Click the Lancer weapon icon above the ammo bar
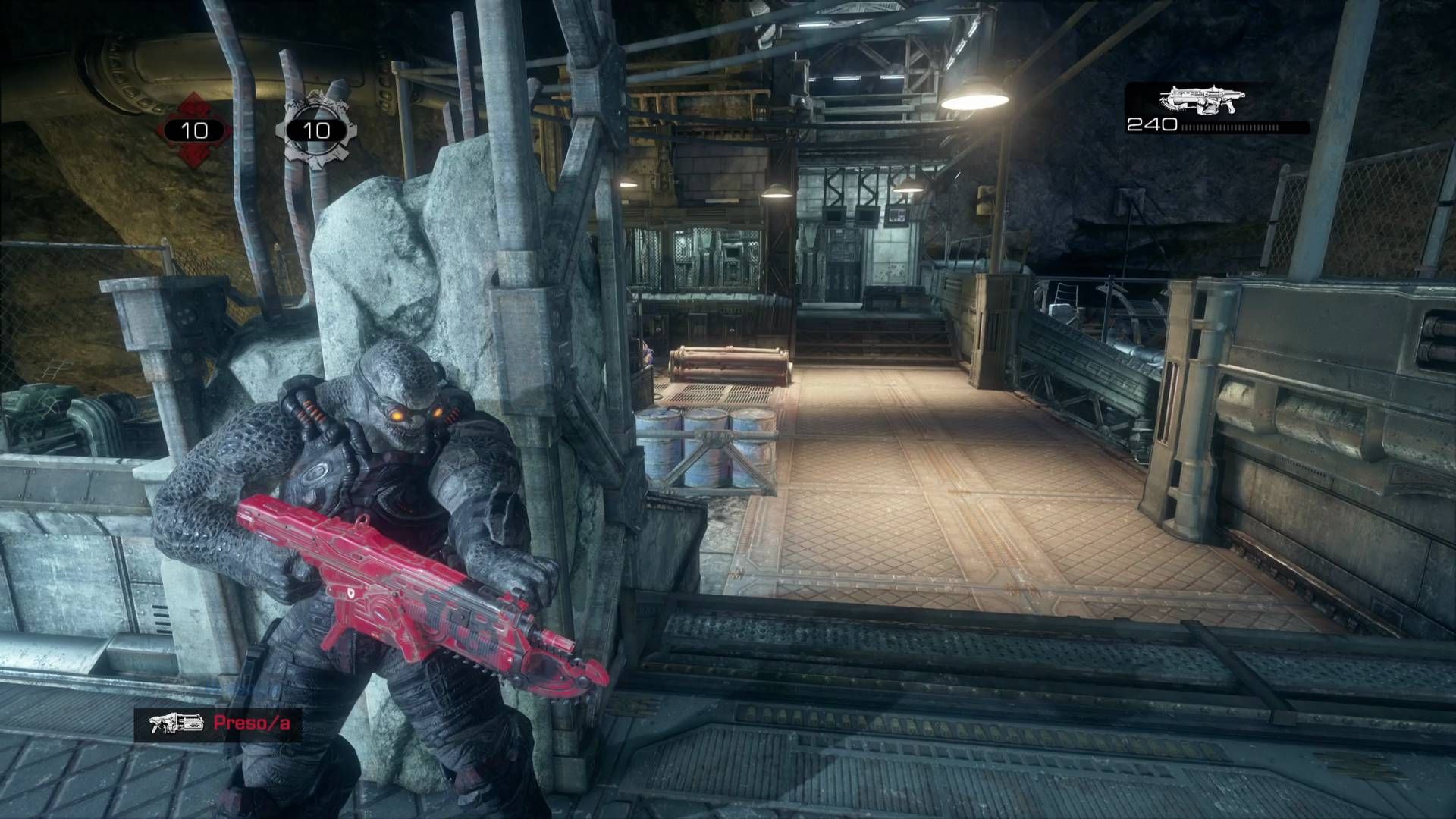1456x819 pixels. point(1202,100)
